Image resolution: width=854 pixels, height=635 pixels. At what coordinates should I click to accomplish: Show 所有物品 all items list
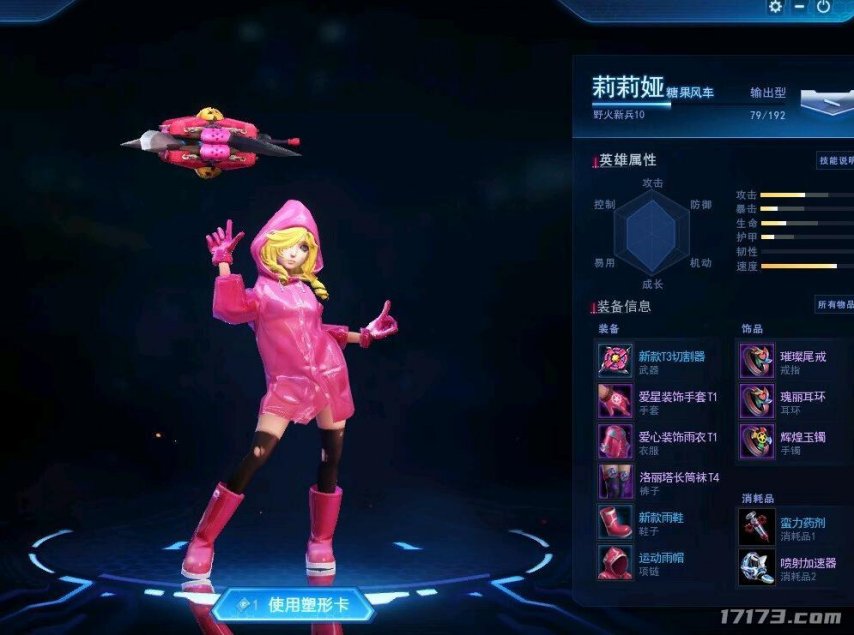tap(835, 305)
